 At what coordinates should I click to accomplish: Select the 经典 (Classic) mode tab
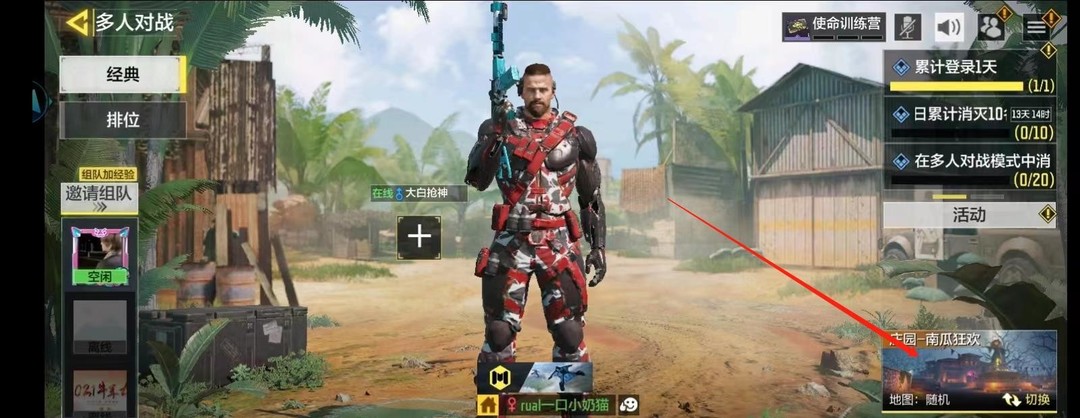coord(123,74)
